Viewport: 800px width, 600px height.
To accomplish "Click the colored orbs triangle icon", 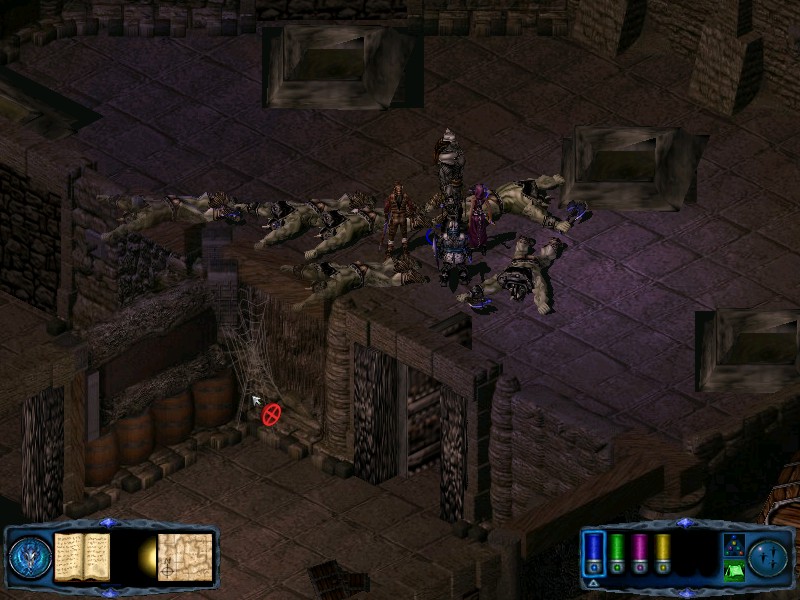I will [732, 546].
